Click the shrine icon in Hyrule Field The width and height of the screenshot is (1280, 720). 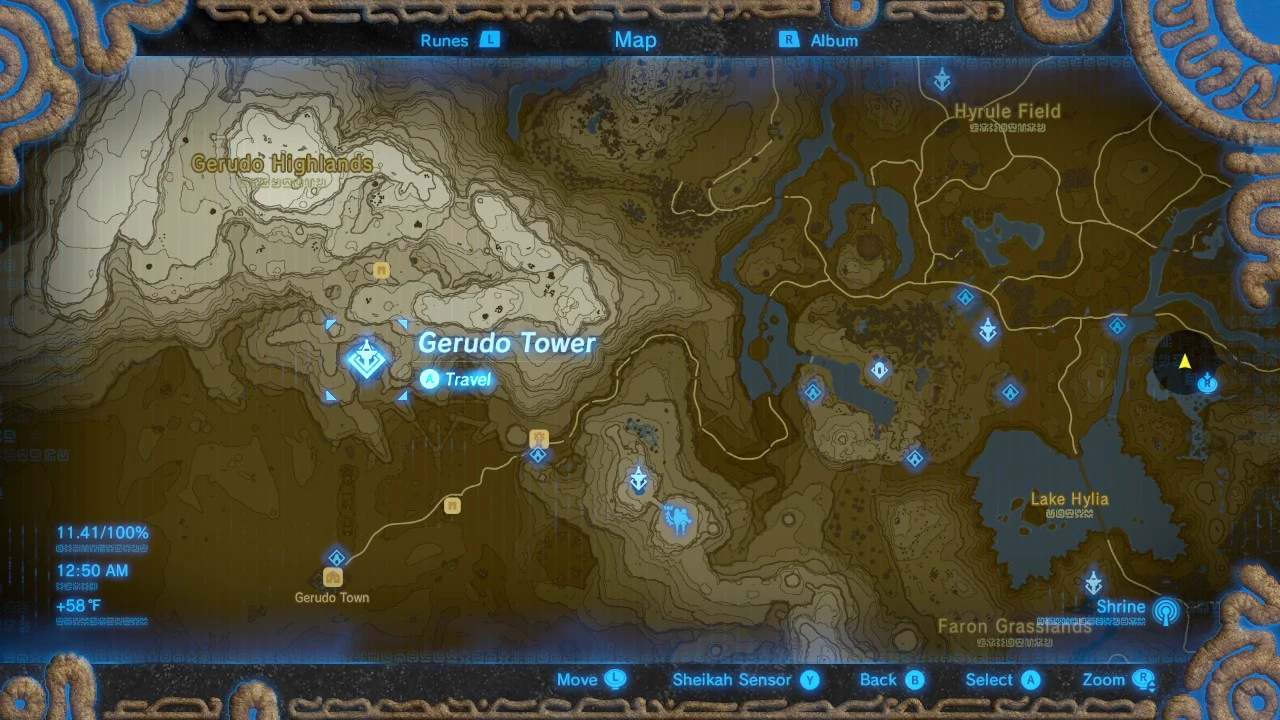click(x=941, y=80)
